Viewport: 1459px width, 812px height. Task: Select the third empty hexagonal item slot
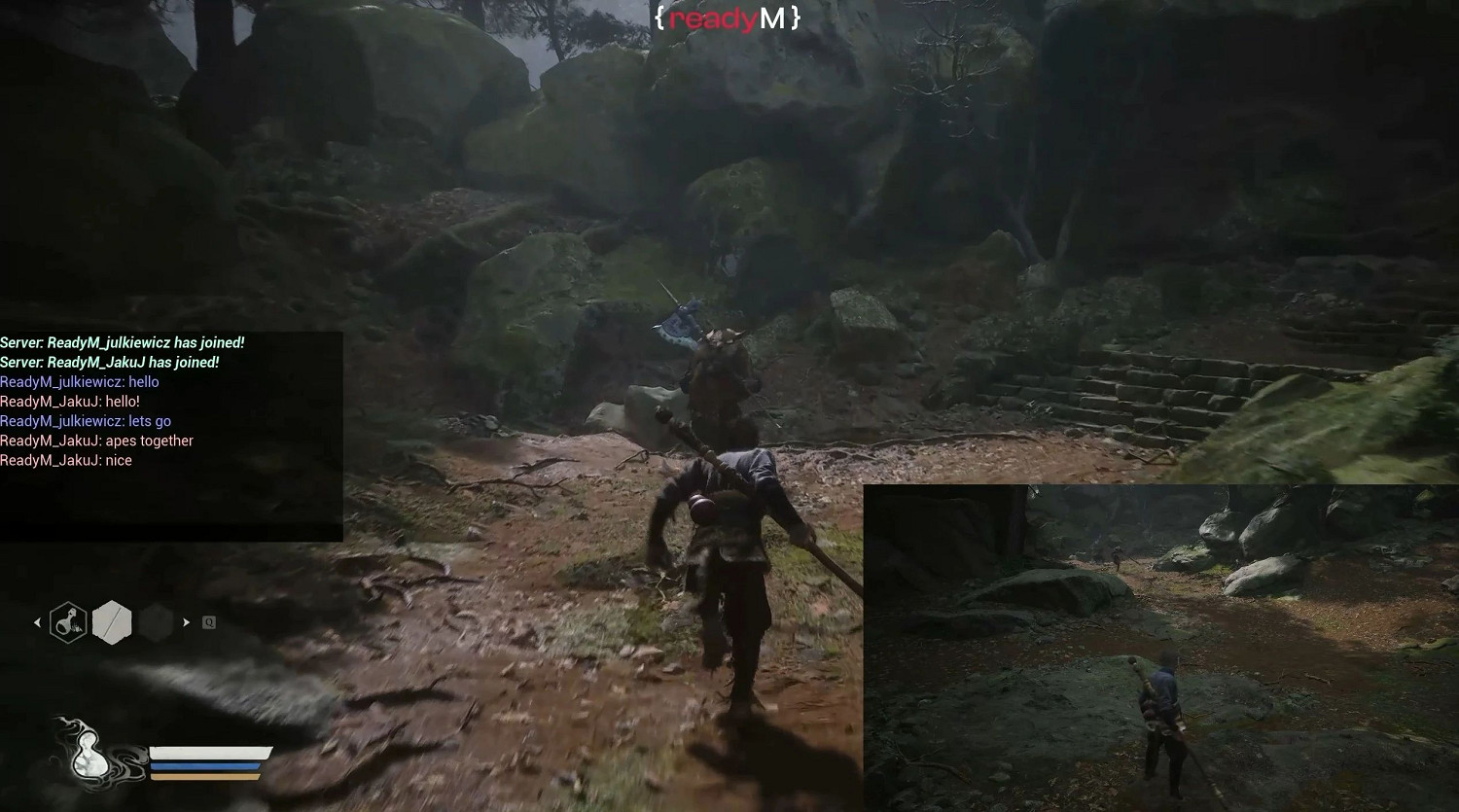(x=157, y=621)
